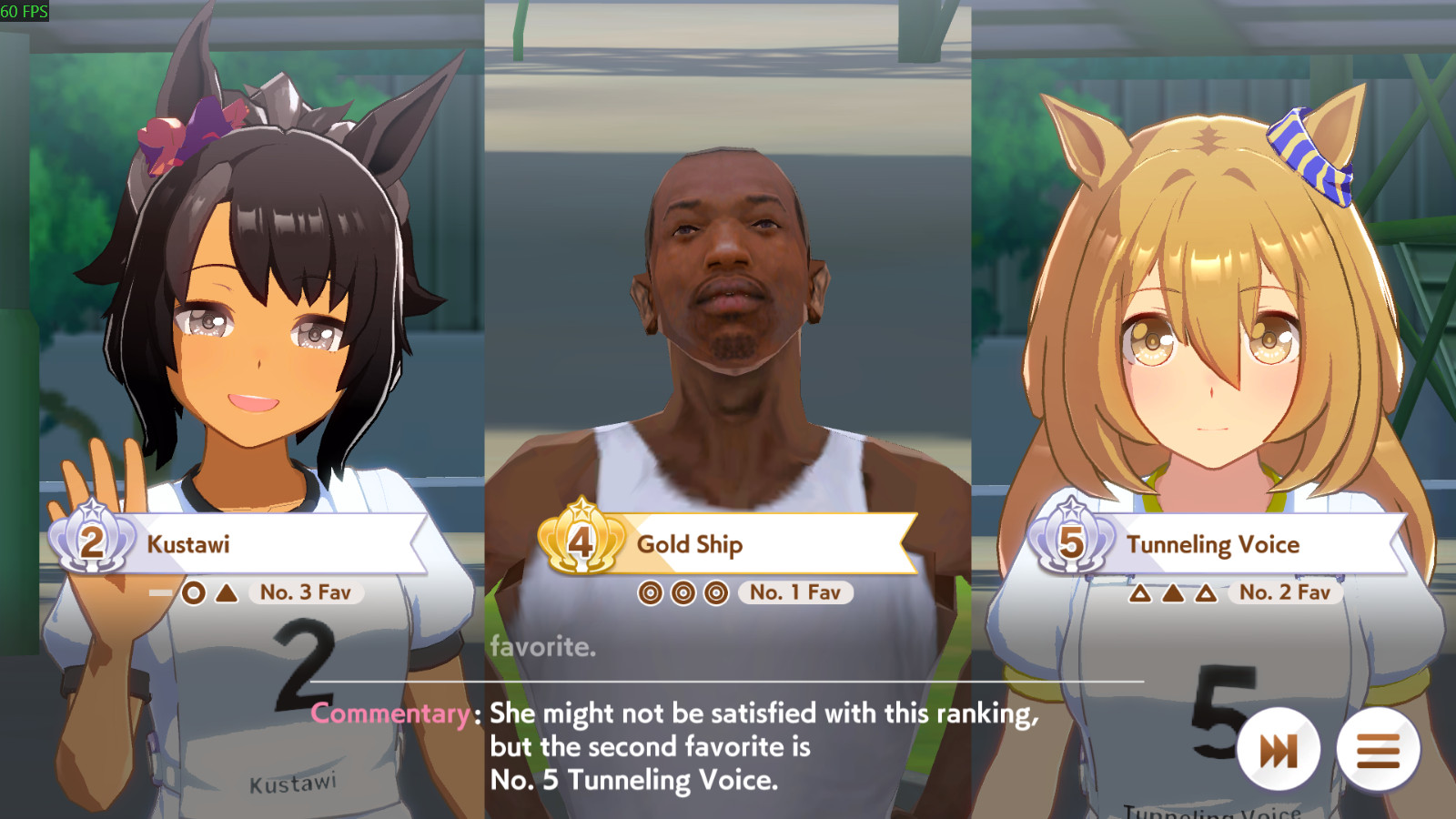Viewport: 1456px width, 819px height.
Task: Select the triangle prediction marks under Tunneling Voice
Action: (1174, 592)
